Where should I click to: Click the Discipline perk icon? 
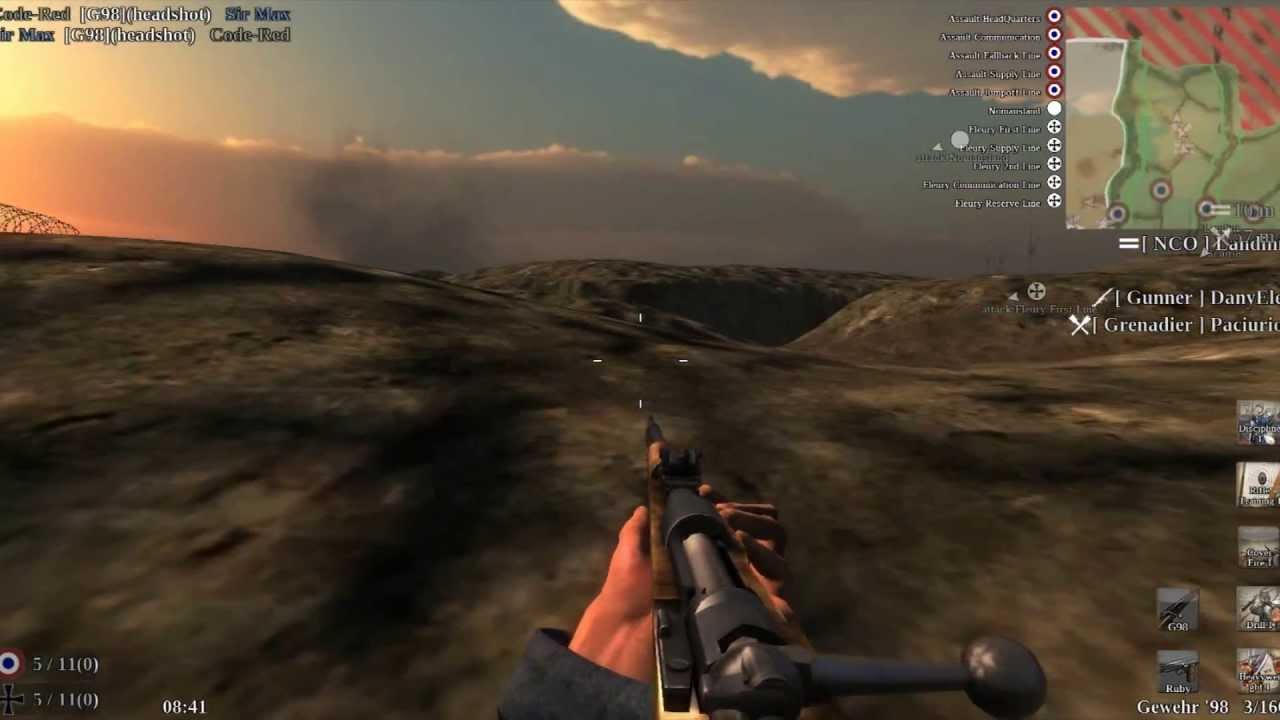point(1258,421)
